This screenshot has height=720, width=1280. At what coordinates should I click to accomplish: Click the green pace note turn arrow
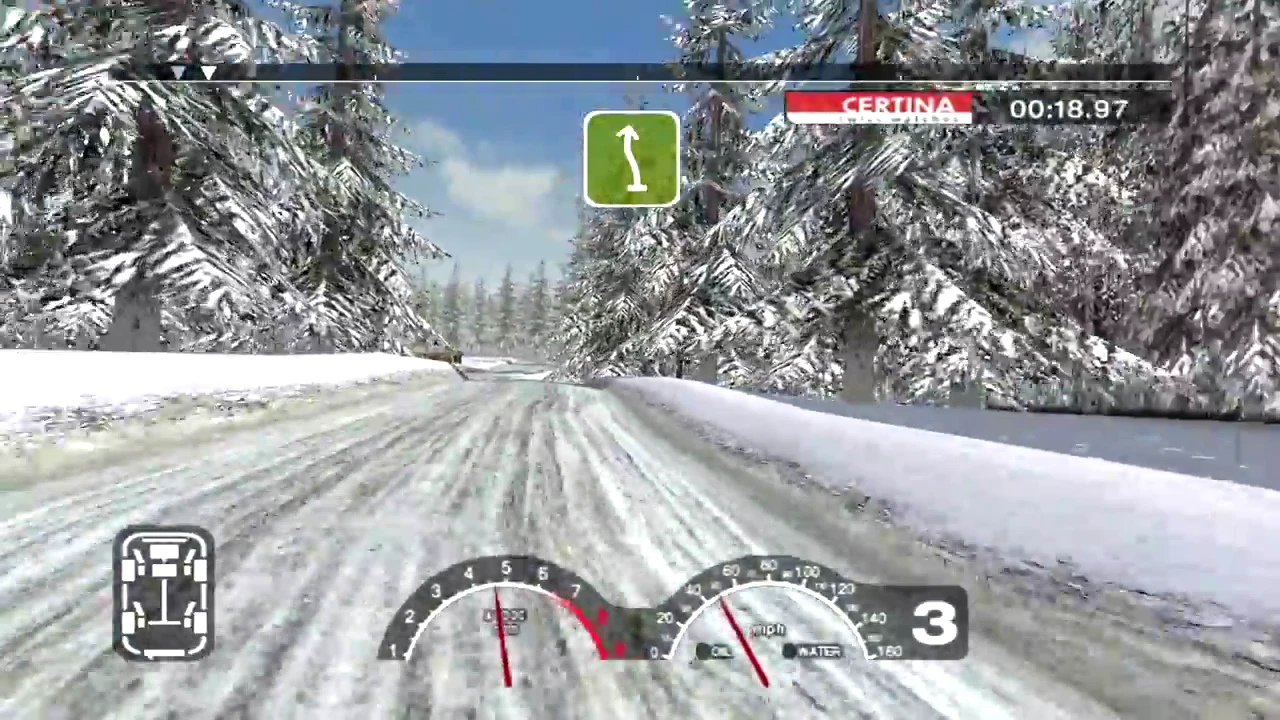[x=631, y=159]
